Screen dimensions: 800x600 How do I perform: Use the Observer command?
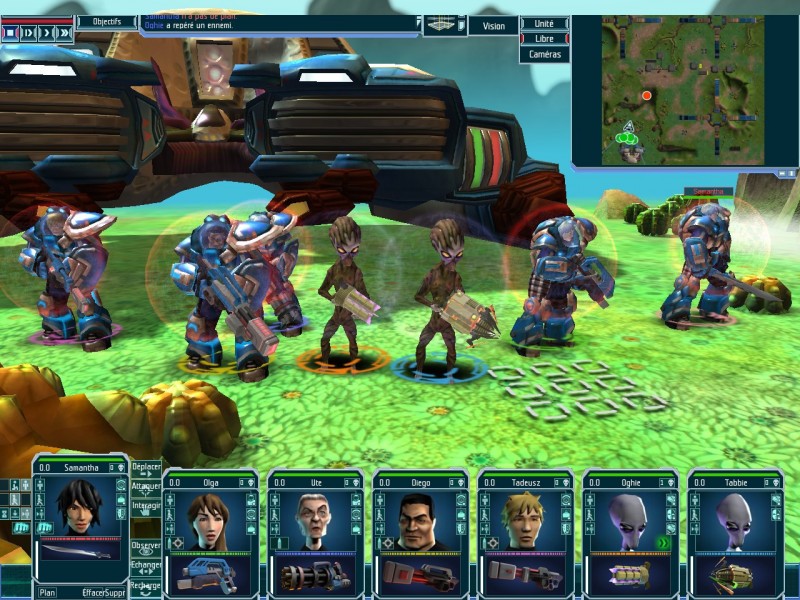pyautogui.click(x=146, y=548)
